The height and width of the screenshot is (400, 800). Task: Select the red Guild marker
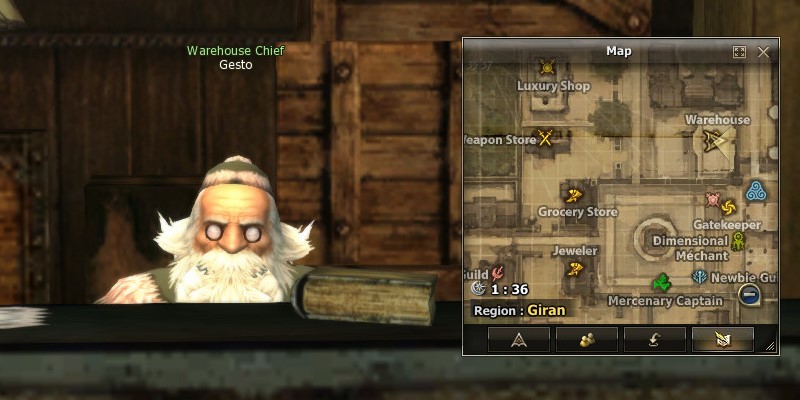click(497, 271)
